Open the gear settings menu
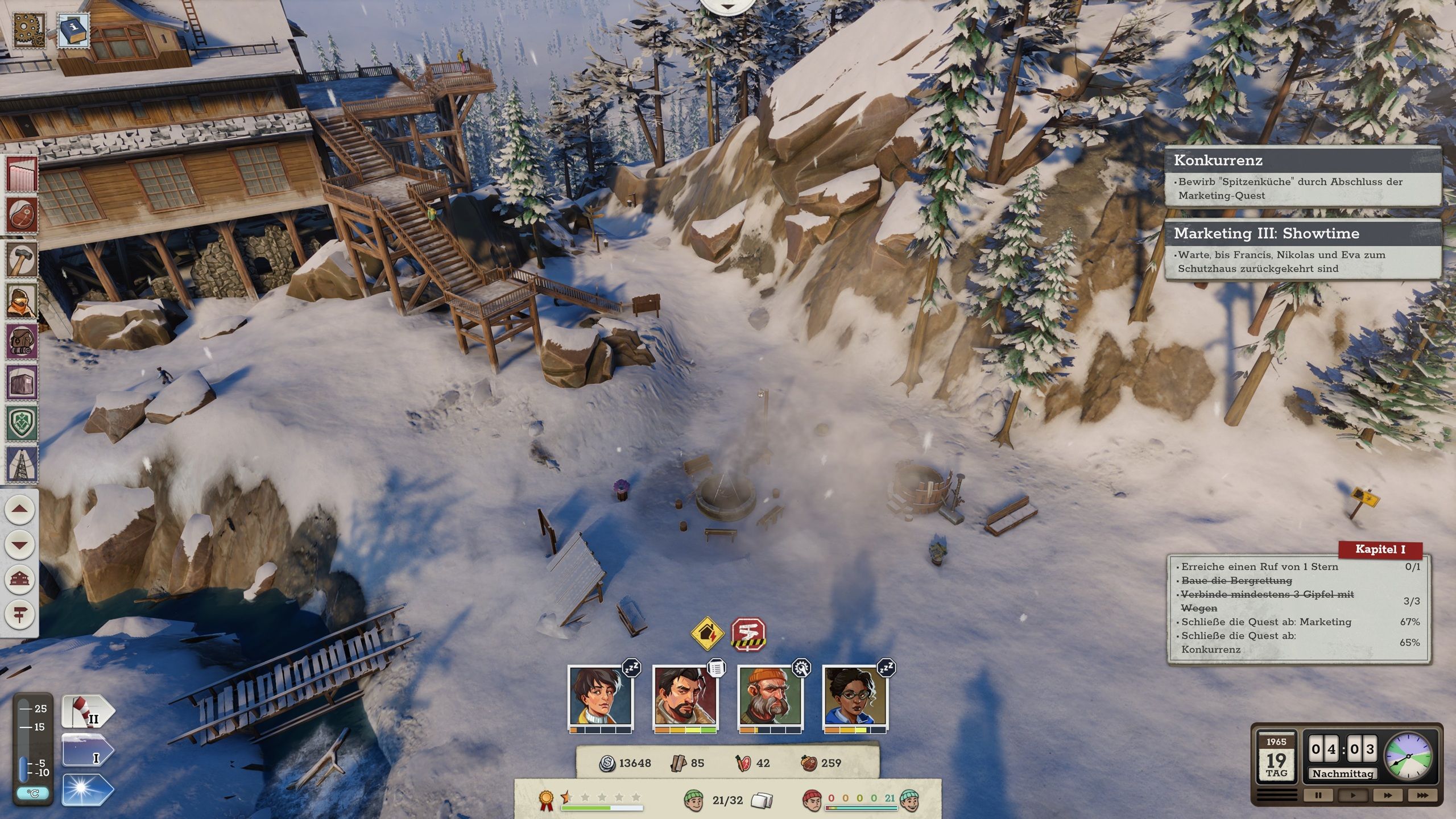This screenshot has height=819, width=1456. [28, 30]
